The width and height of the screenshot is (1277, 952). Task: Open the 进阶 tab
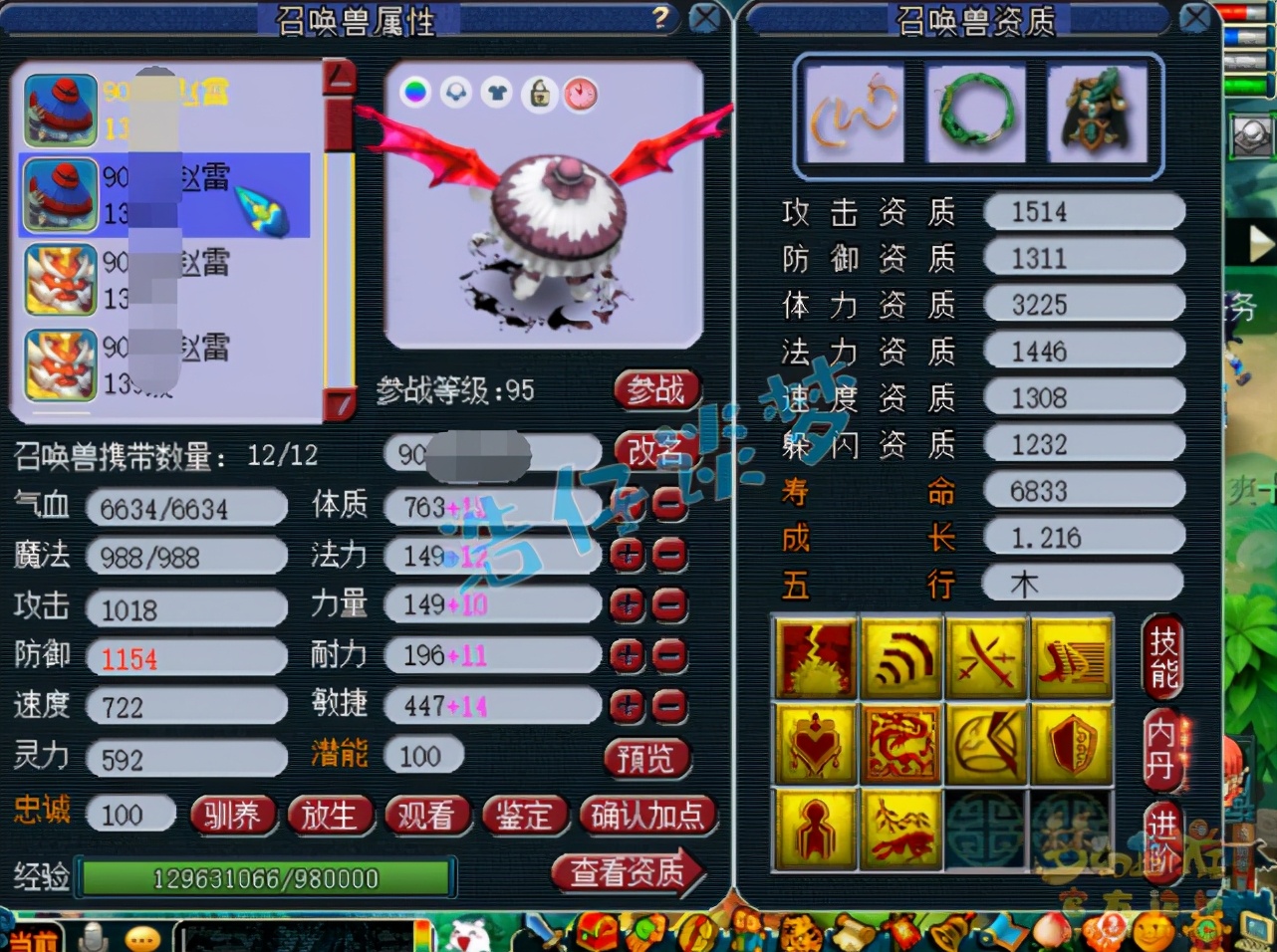pos(1163,839)
